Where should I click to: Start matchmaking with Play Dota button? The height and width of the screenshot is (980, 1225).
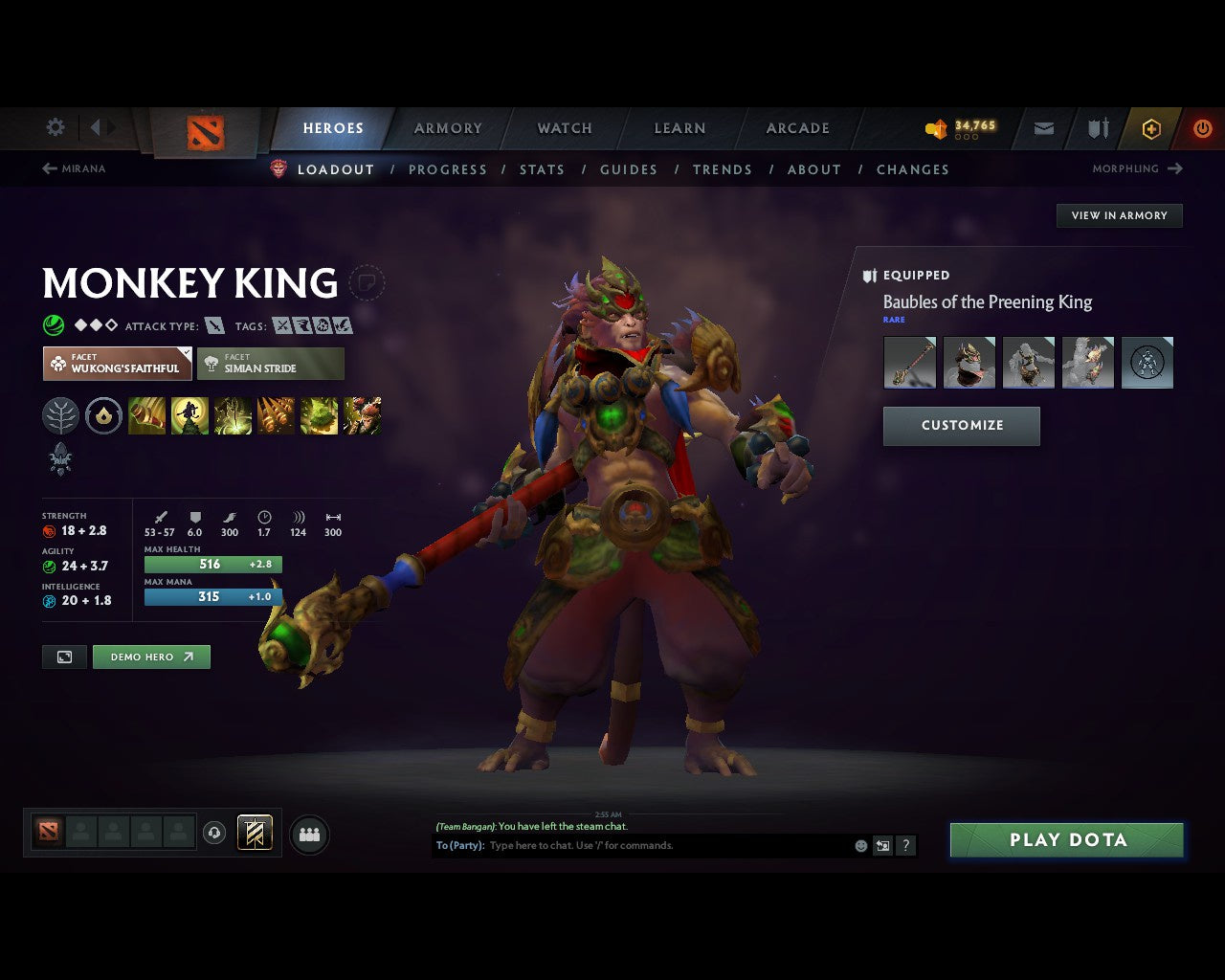tap(1067, 840)
